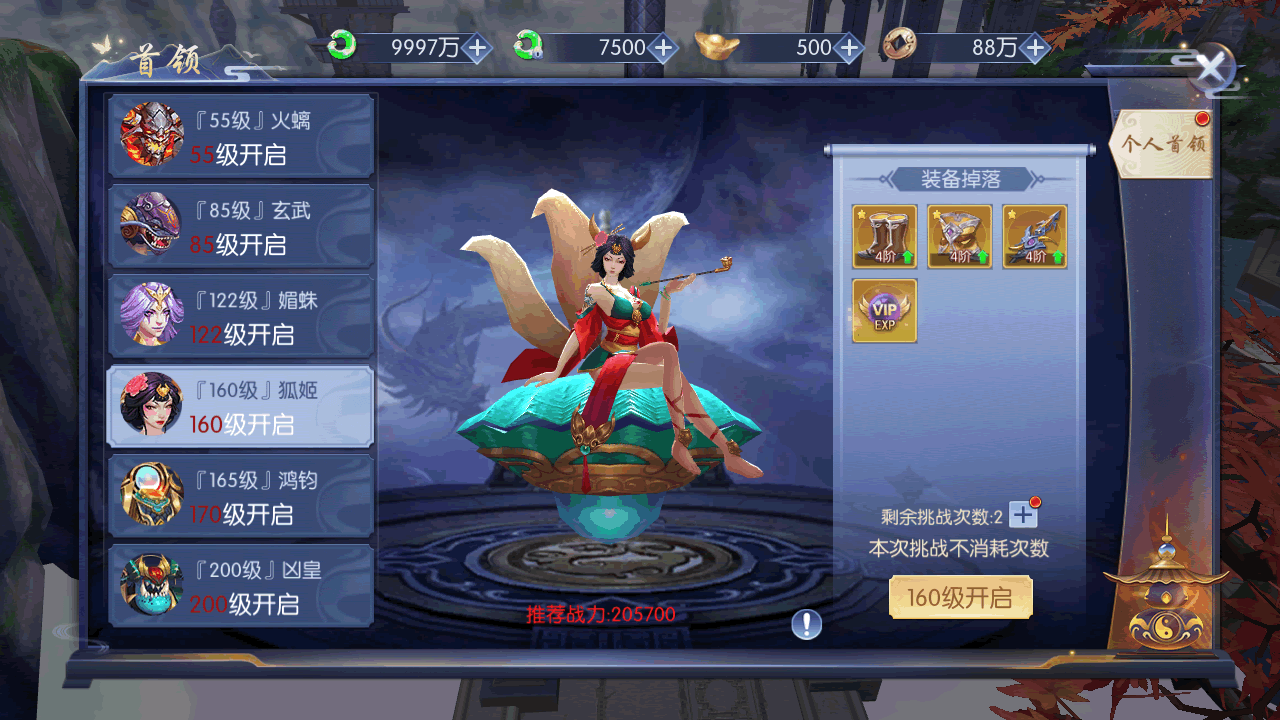Add copper coins next to 88万
1280x720 pixels.
point(1035,47)
